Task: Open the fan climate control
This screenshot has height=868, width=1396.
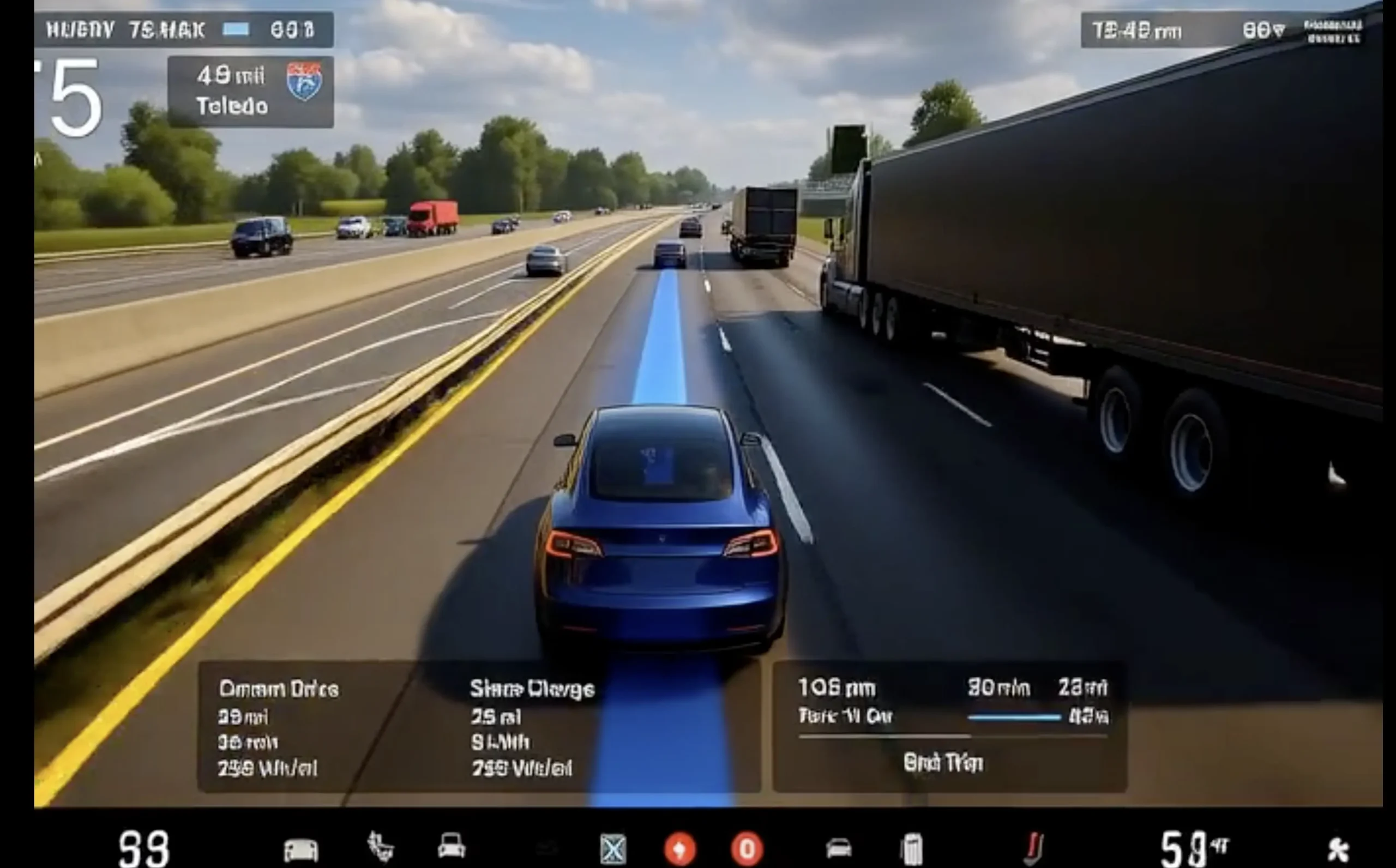Action: (1338, 849)
